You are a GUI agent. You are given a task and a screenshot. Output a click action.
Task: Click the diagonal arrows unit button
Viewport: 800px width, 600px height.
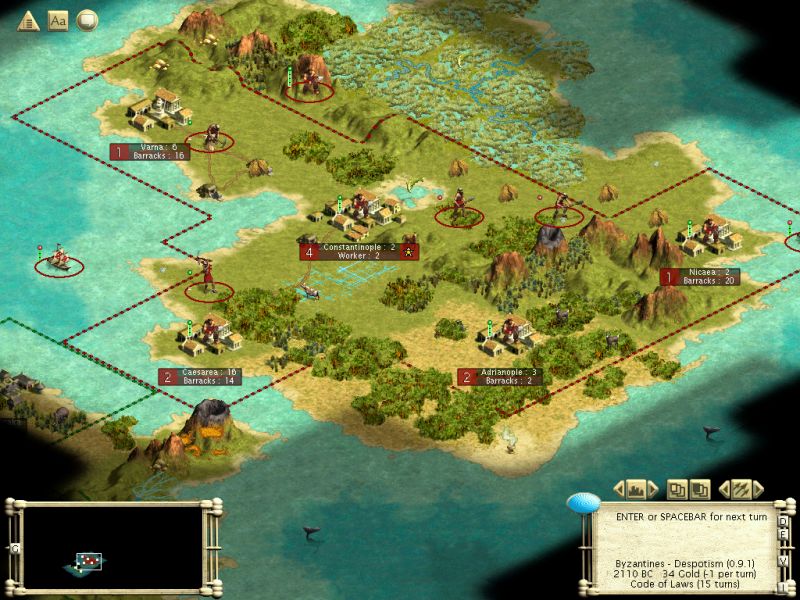pyautogui.click(x=741, y=489)
